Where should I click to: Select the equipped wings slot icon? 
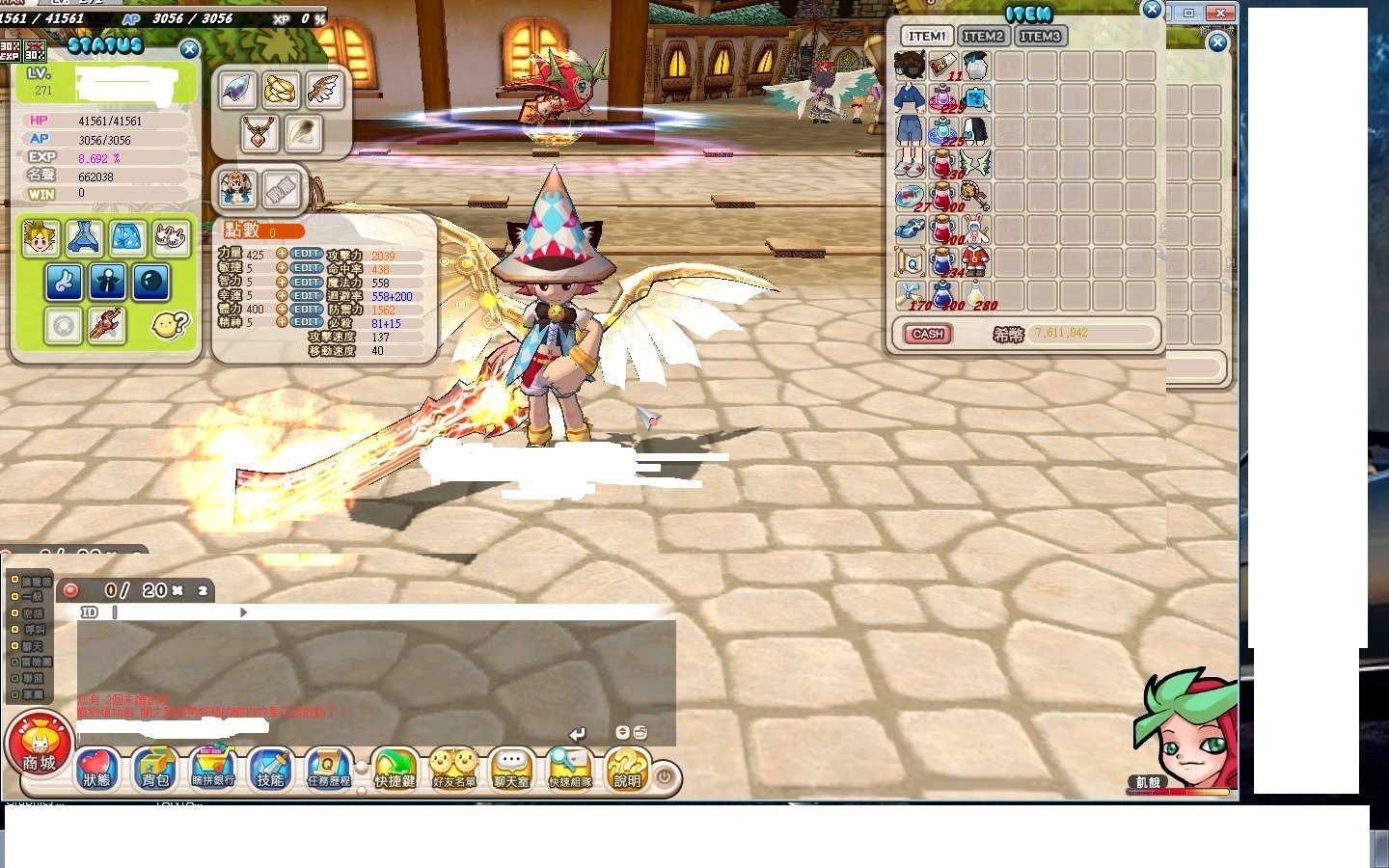click(x=323, y=89)
